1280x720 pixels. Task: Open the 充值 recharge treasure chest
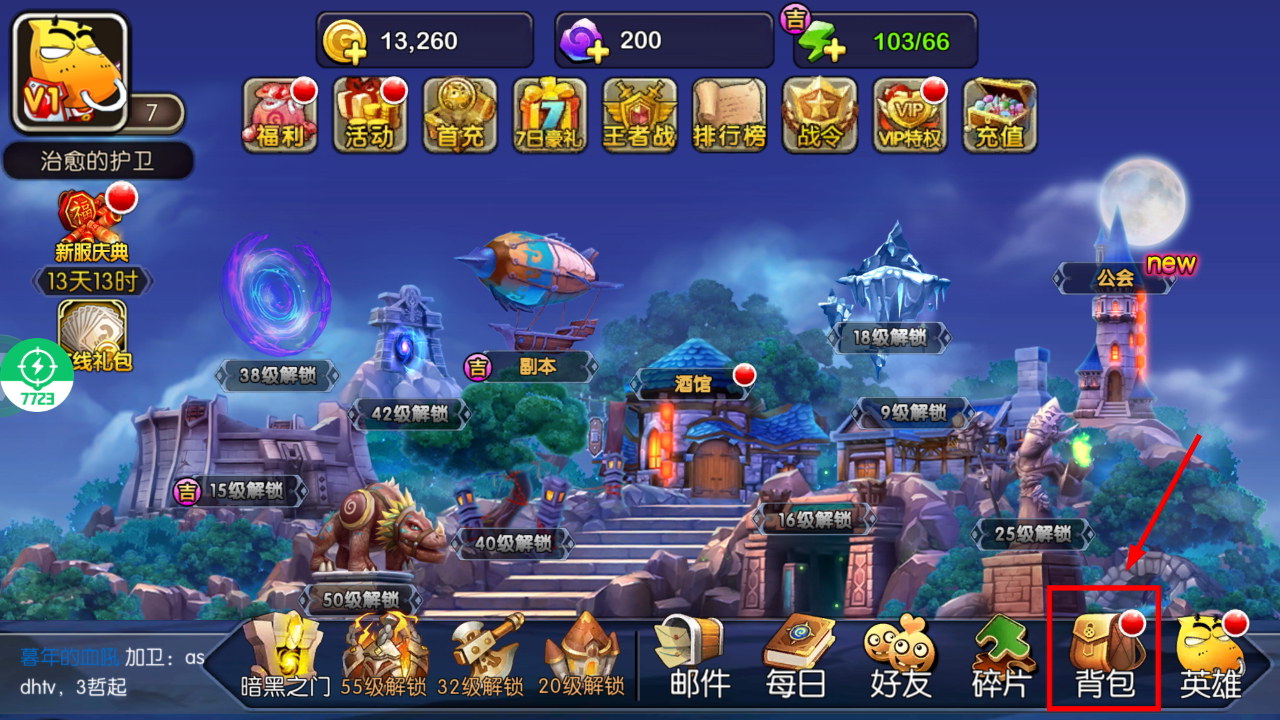tap(1000, 115)
